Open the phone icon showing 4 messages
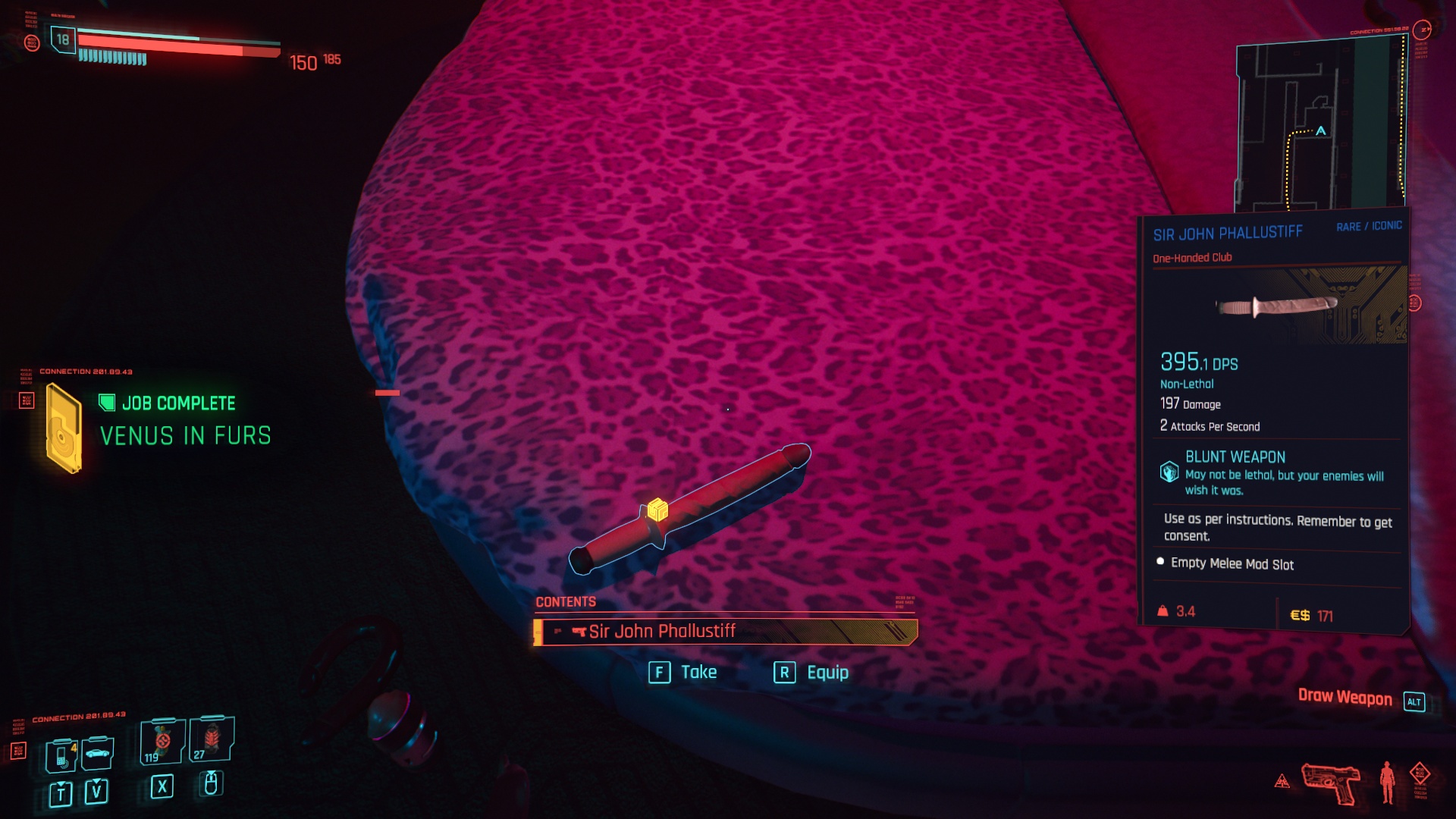The width and height of the screenshot is (1456, 819). pos(61,757)
